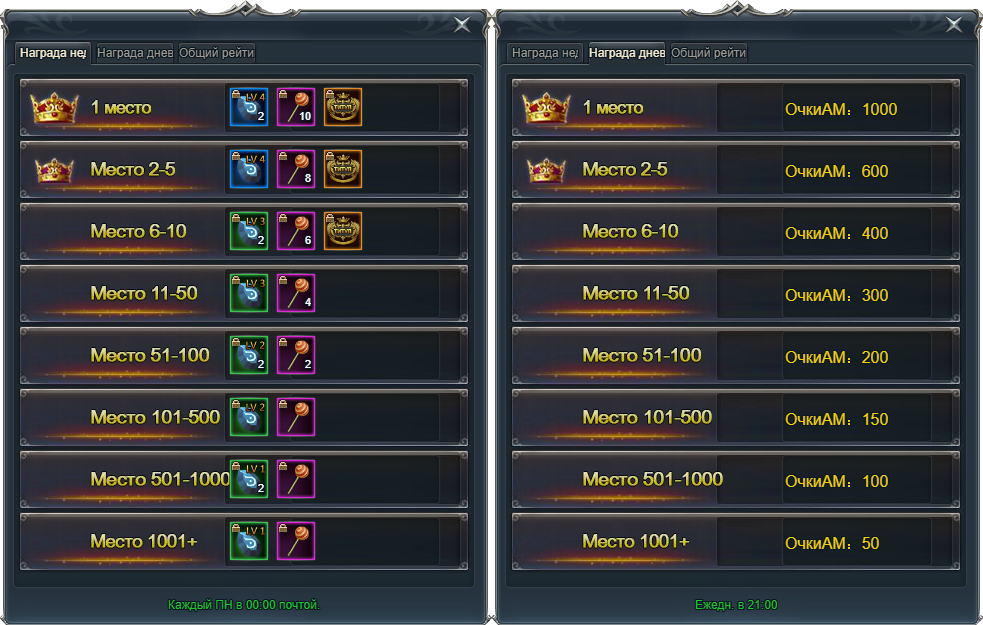Click the LV 3 reward icon for Место 6-10
The height and width of the screenshot is (625, 983).
(248, 232)
